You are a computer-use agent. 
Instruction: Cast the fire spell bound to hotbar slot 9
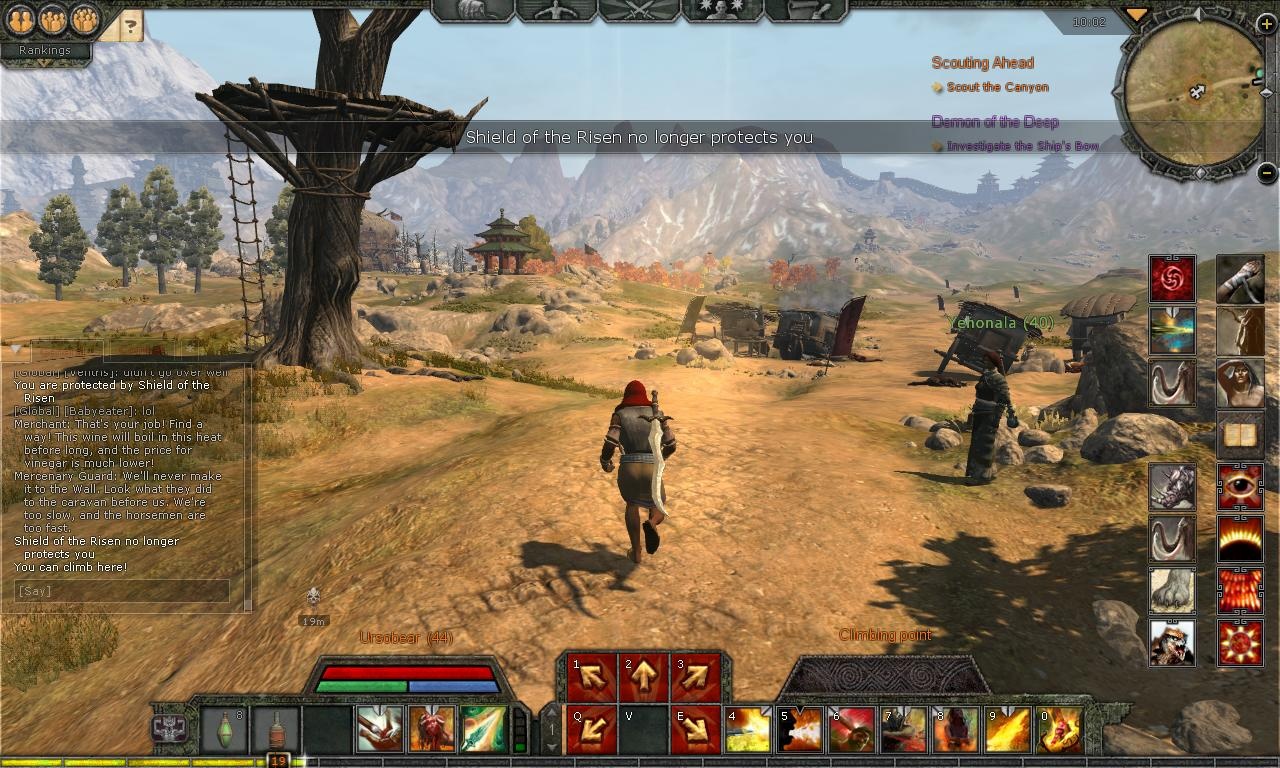pos(1006,731)
